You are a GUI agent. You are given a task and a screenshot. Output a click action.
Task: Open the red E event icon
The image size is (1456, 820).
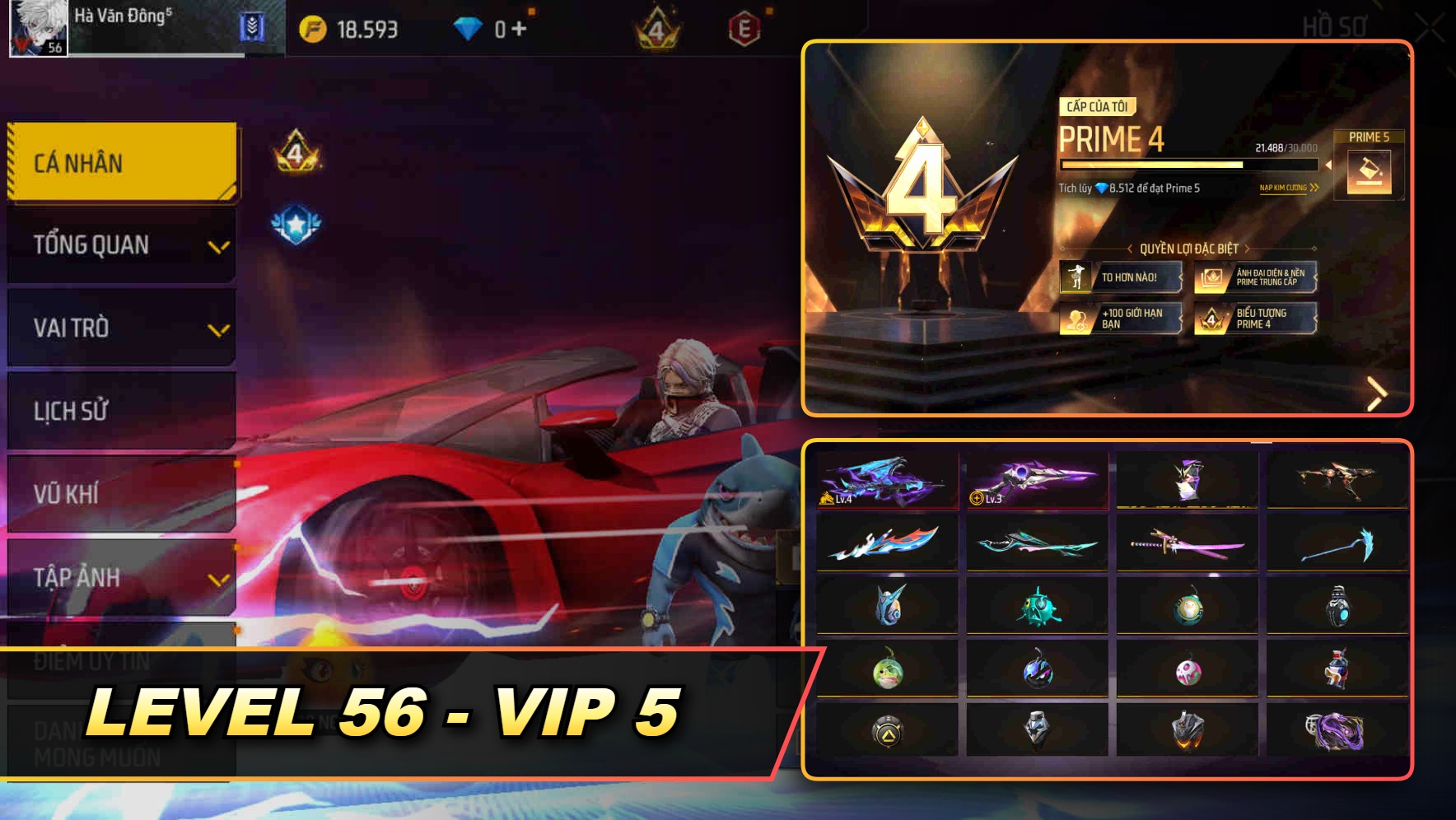click(741, 29)
